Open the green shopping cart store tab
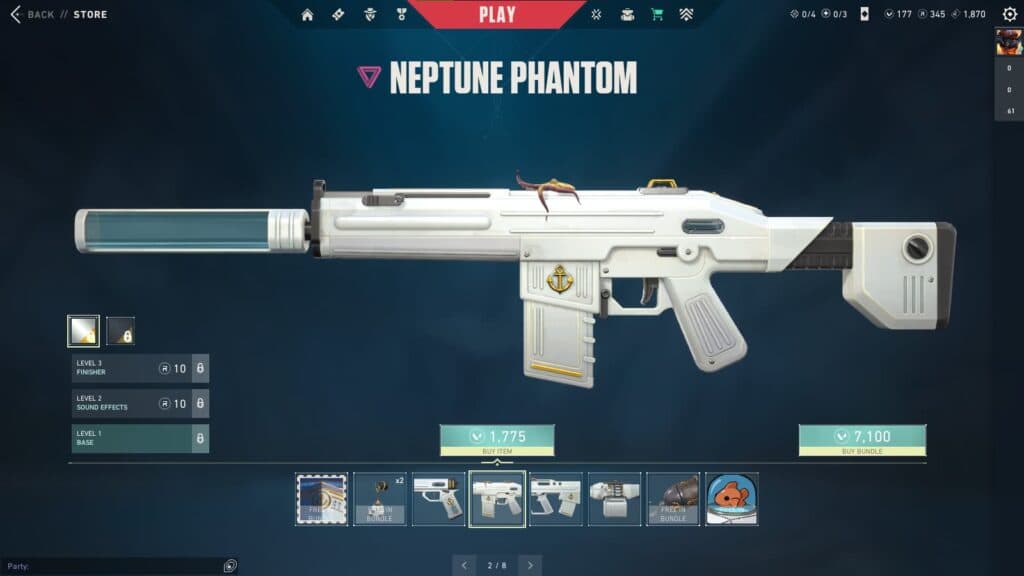Viewport: 1024px width, 576px height. (657, 14)
